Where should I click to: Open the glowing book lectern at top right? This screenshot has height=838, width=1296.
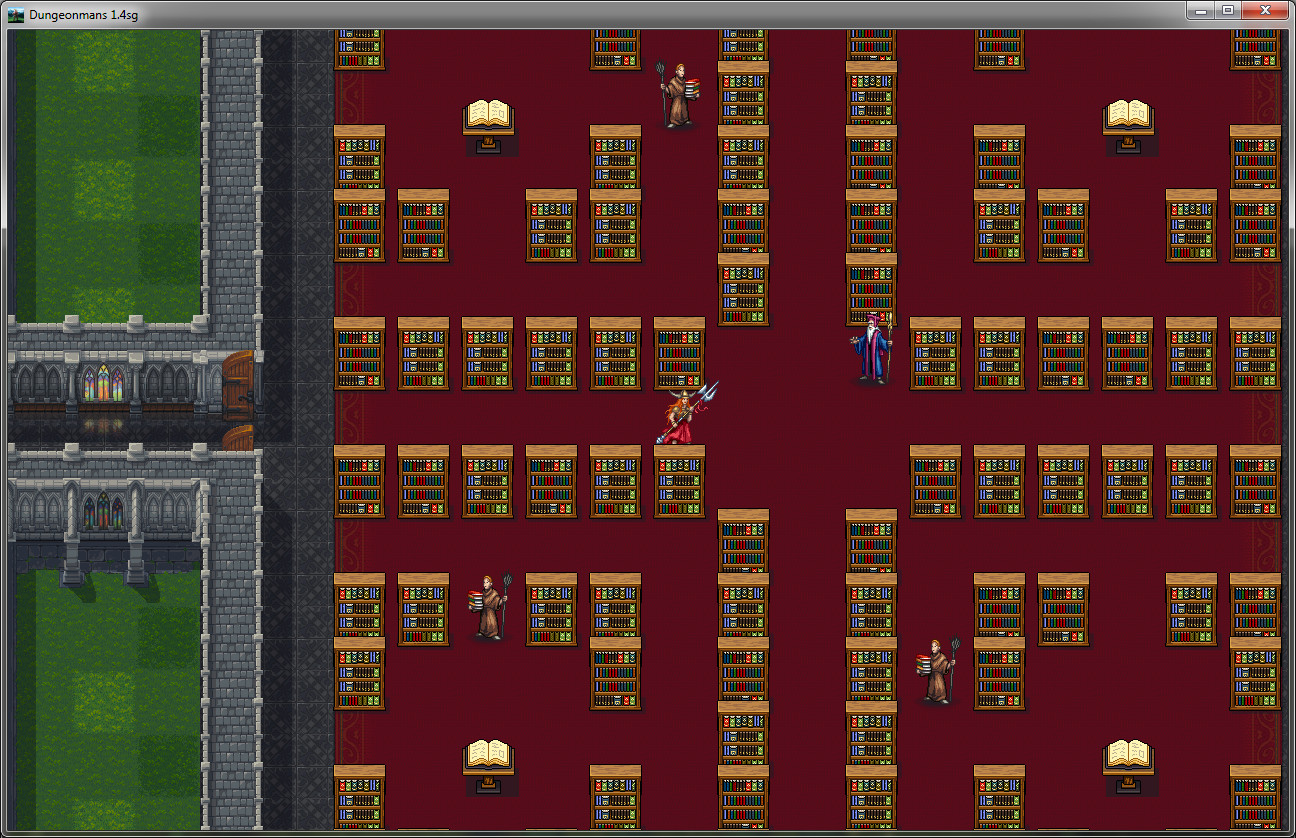(1128, 113)
